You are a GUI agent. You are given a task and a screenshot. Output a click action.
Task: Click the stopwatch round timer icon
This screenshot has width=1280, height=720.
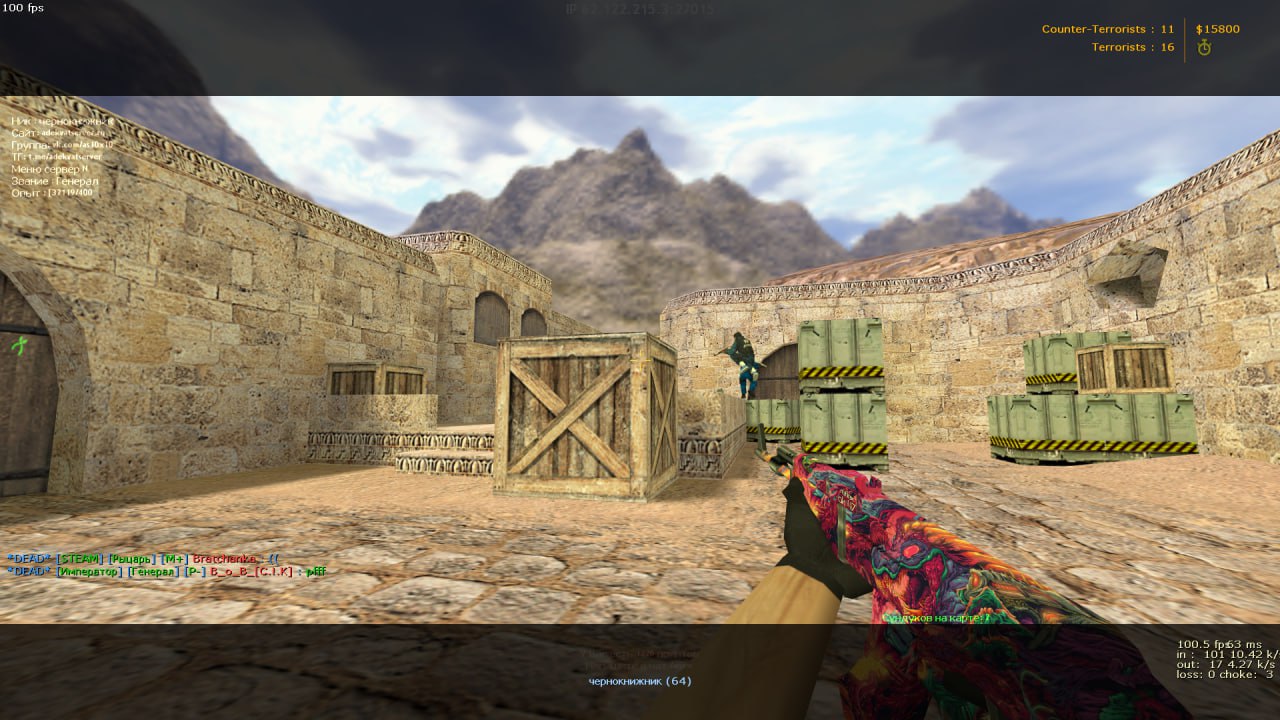click(1204, 47)
